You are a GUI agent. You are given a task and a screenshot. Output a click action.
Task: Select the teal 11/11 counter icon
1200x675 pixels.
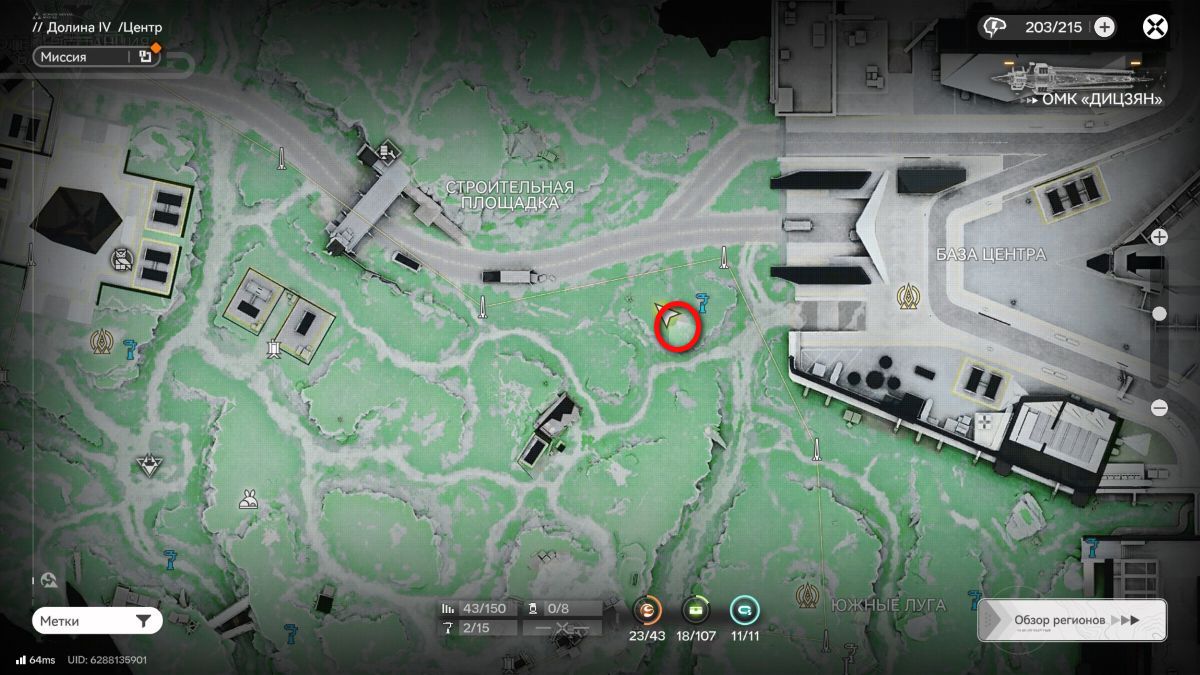(x=744, y=609)
